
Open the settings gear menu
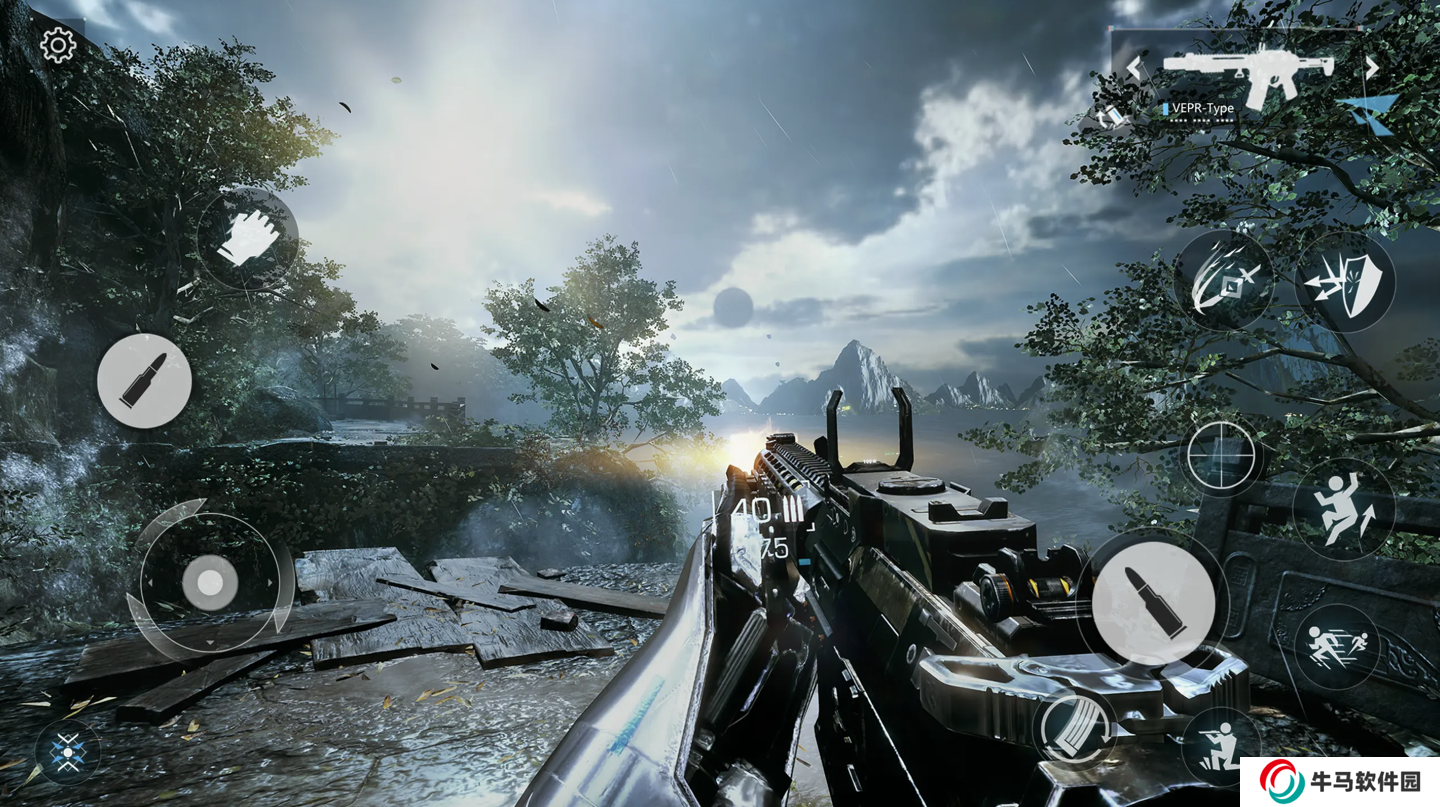[57, 45]
